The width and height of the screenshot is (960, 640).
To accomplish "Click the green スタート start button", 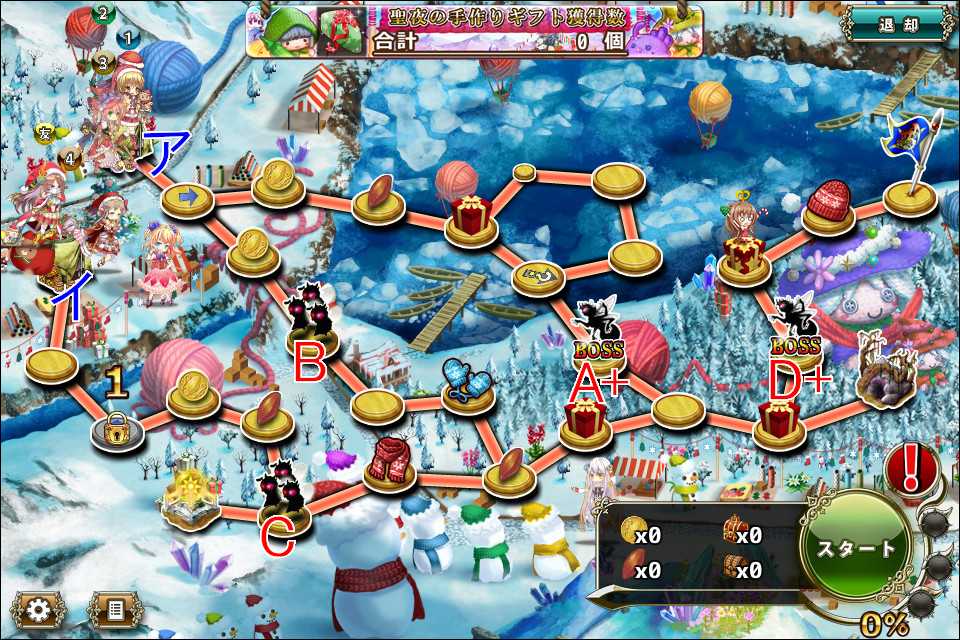I will coord(856,549).
